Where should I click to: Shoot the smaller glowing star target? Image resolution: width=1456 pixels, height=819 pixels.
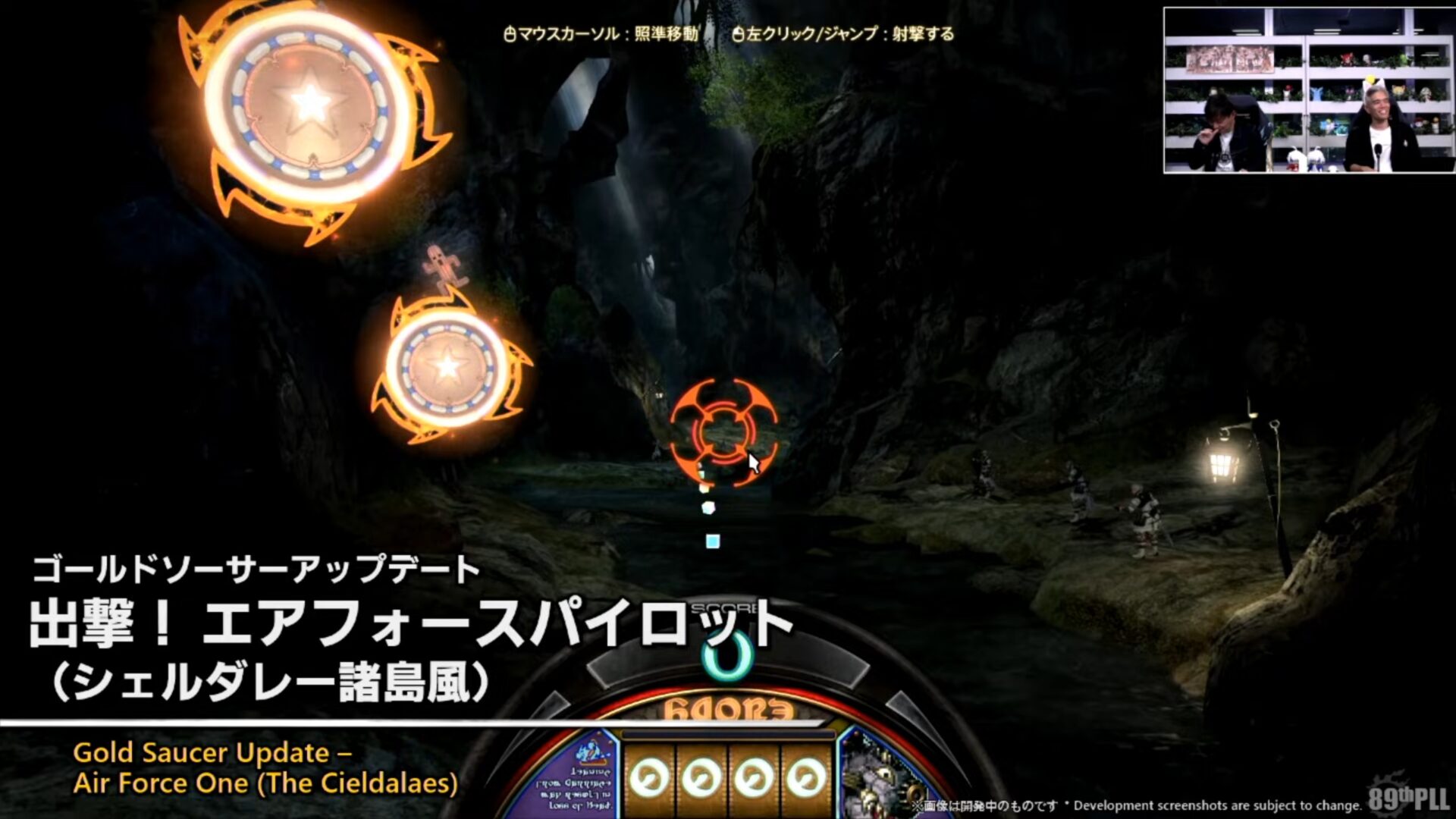click(x=447, y=367)
